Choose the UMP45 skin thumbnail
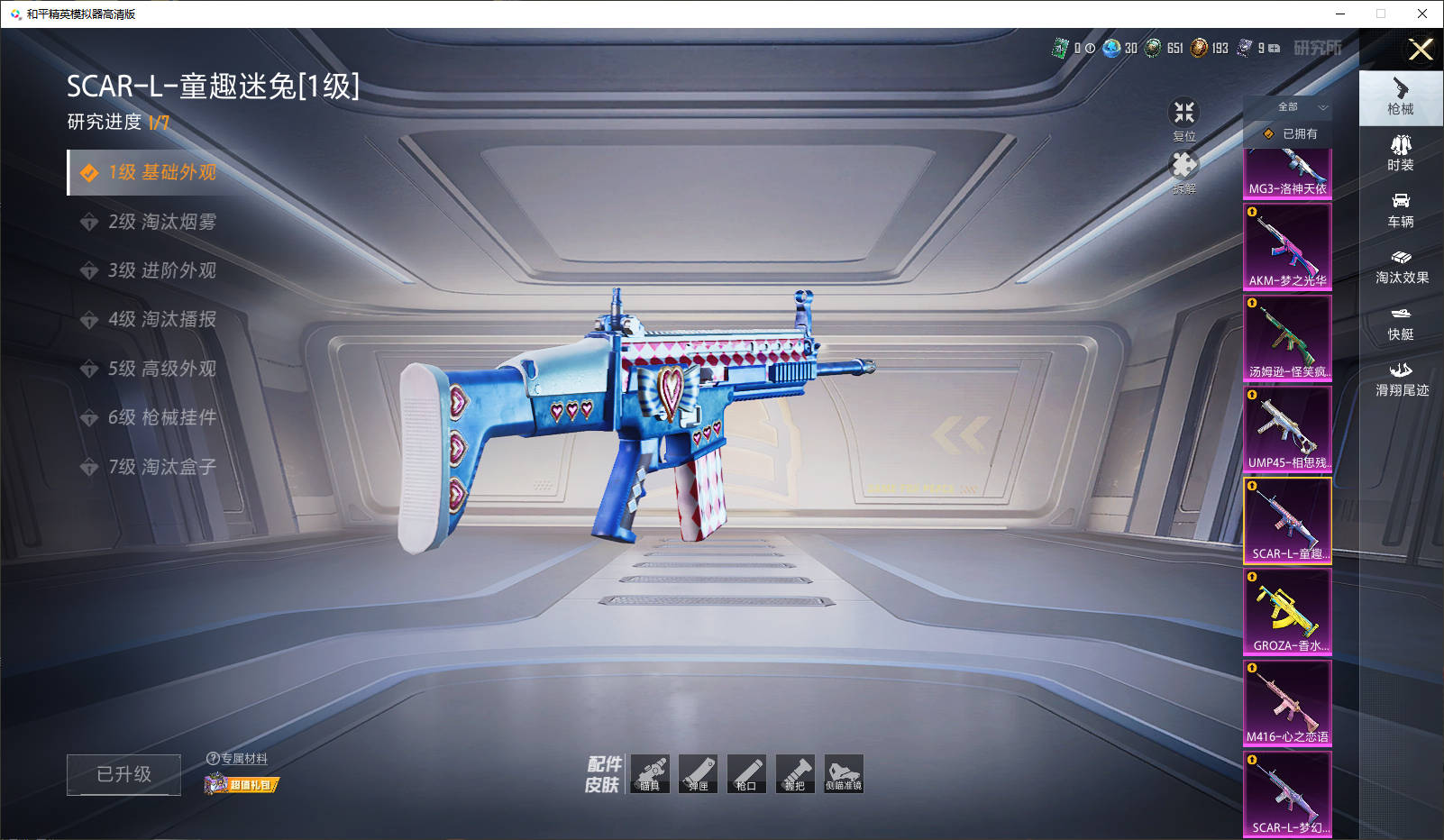Viewport: 1444px width, 840px height. (1287, 429)
